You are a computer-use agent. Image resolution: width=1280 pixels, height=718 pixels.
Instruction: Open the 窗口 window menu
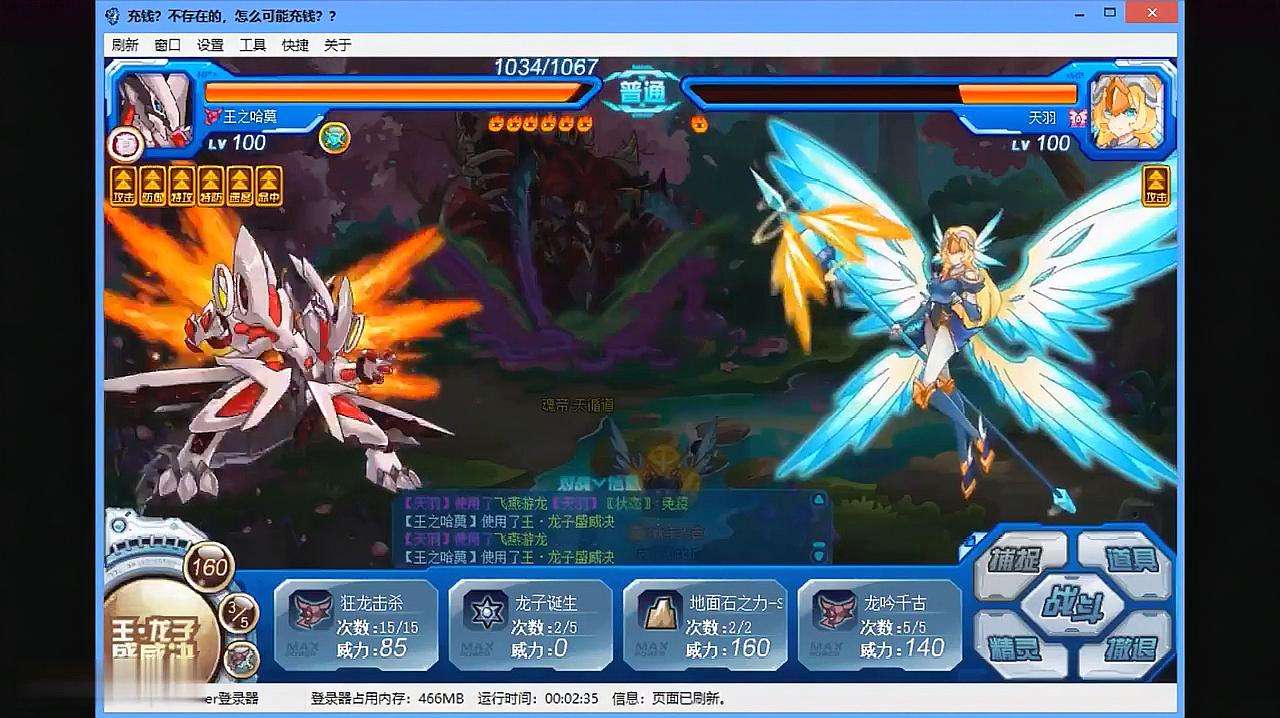[x=167, y=45]
